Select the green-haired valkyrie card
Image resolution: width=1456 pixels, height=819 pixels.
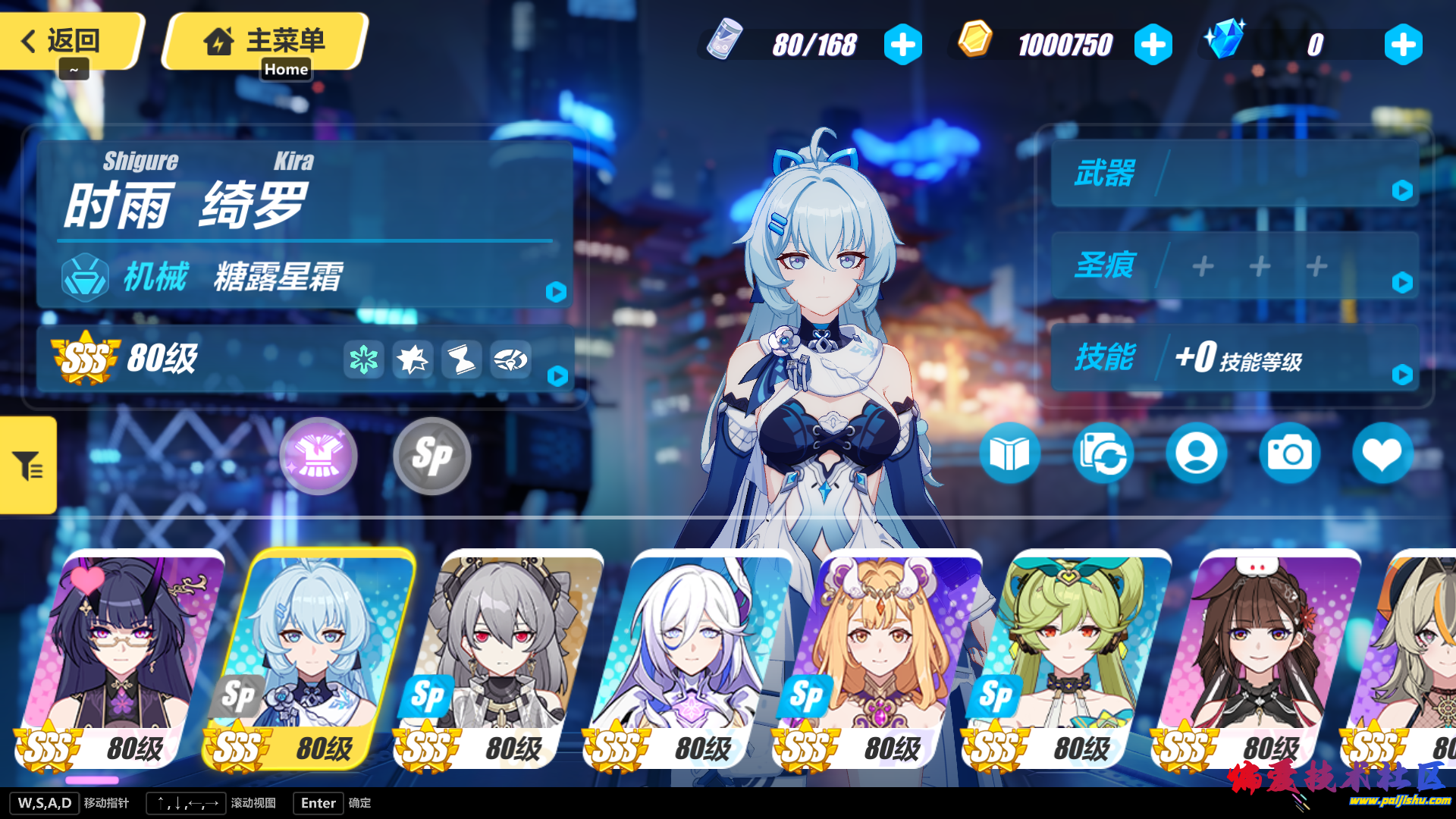(x=1069, y=652)
